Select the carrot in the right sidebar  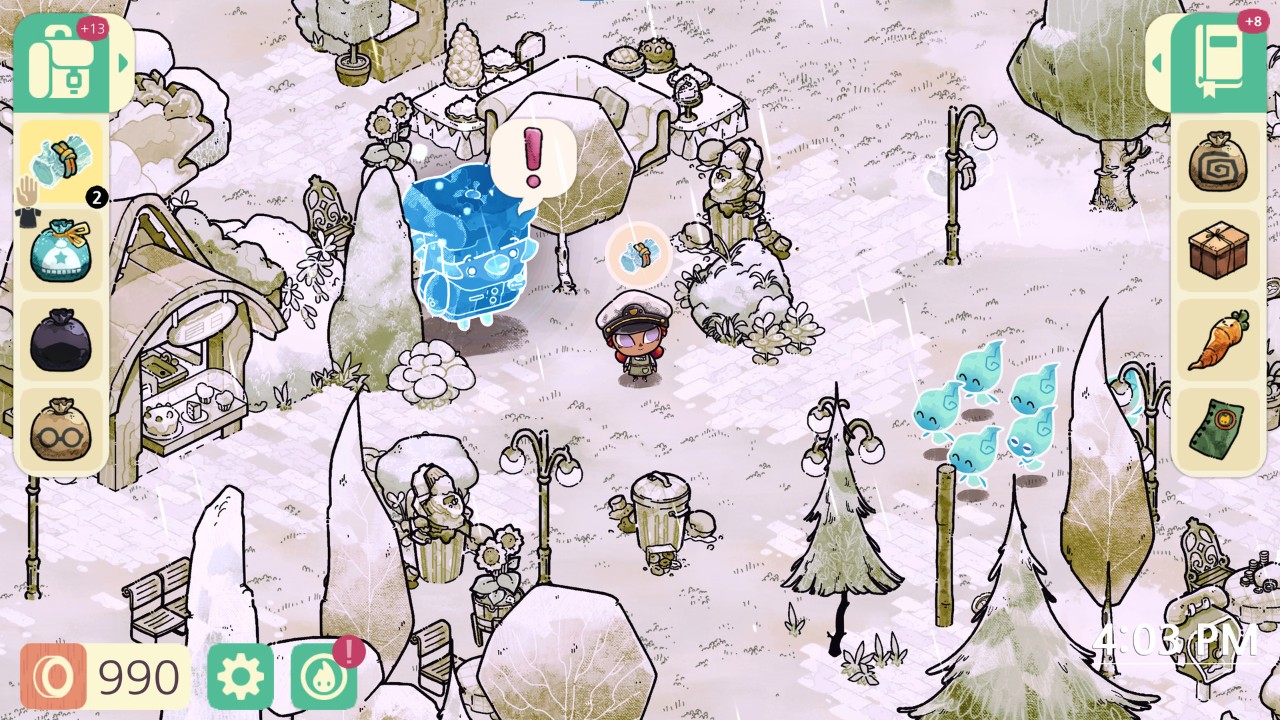pos(1218,340)
